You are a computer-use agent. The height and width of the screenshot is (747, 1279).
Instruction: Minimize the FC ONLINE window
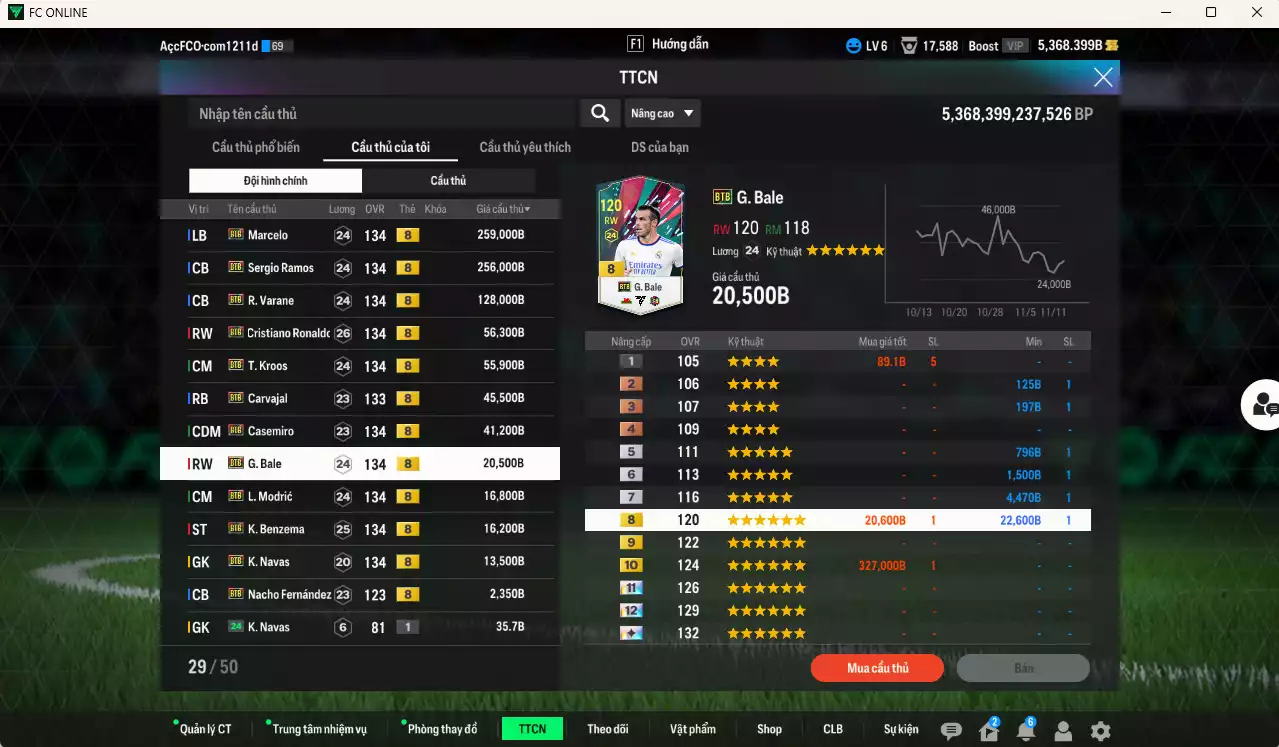(x=1165, y=13)
